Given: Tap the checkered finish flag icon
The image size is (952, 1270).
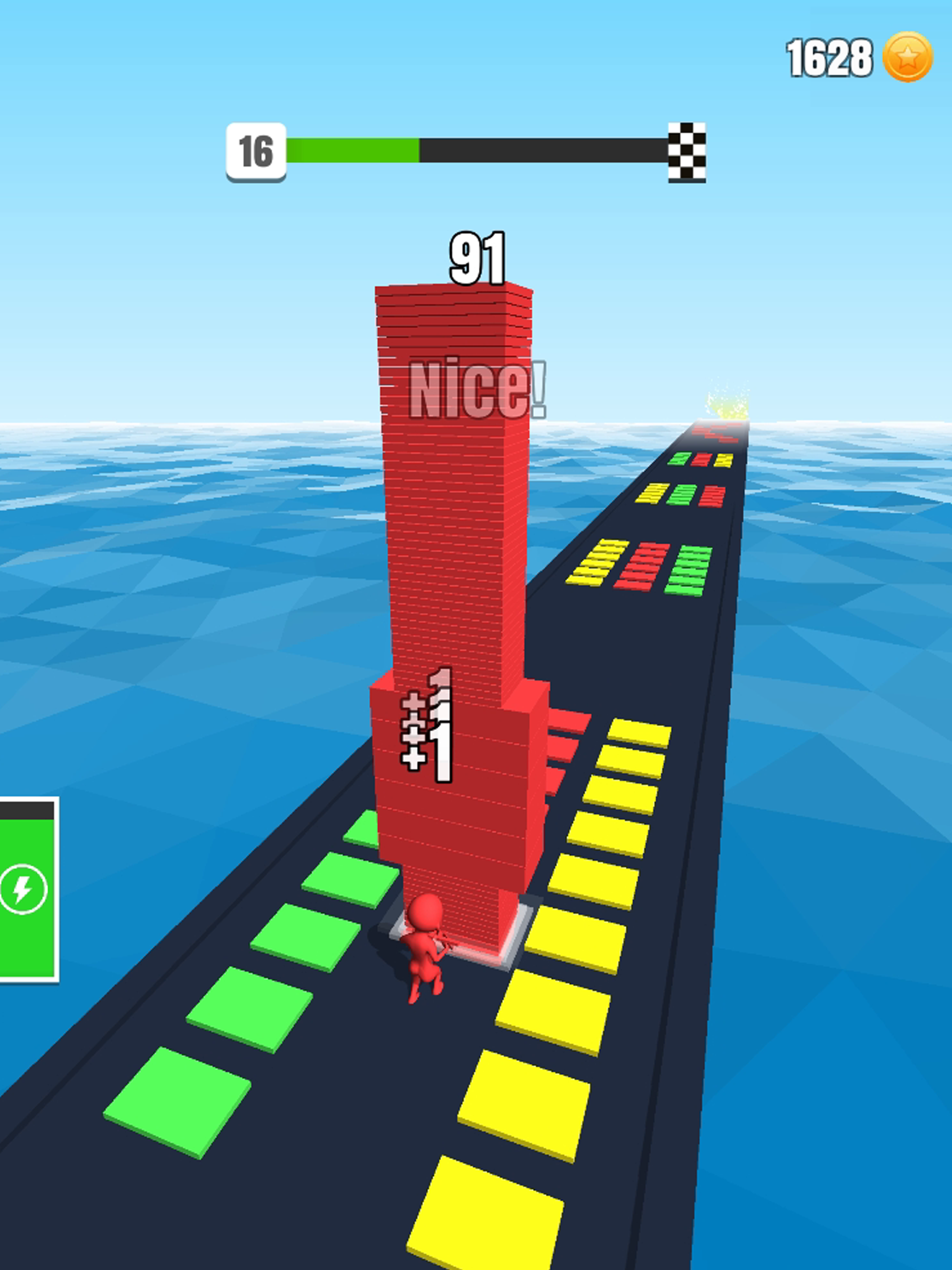Looking at the screenshot, I should tap(687, 153).
